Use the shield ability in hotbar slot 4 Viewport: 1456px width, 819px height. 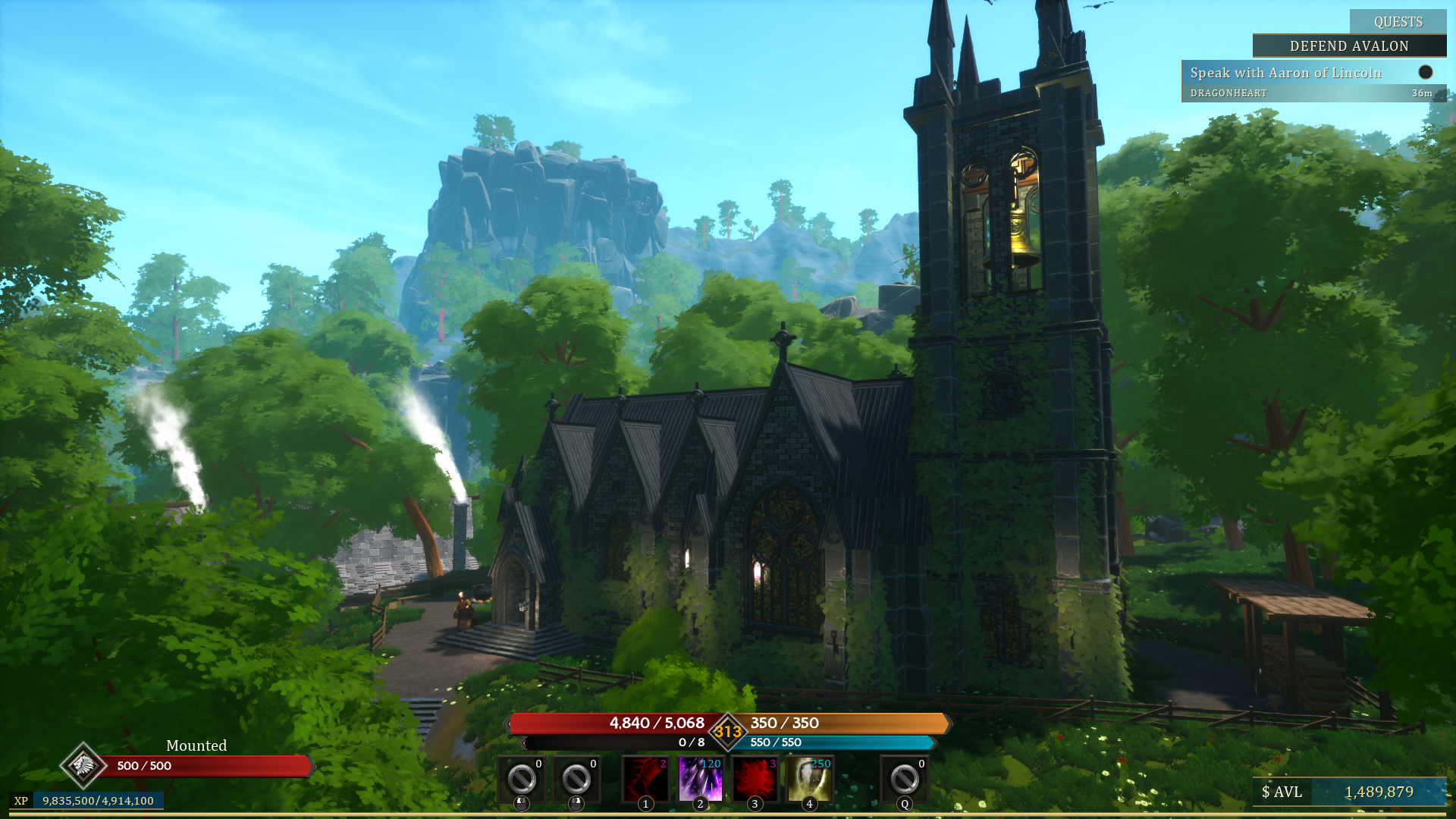(x=809, y=777)
